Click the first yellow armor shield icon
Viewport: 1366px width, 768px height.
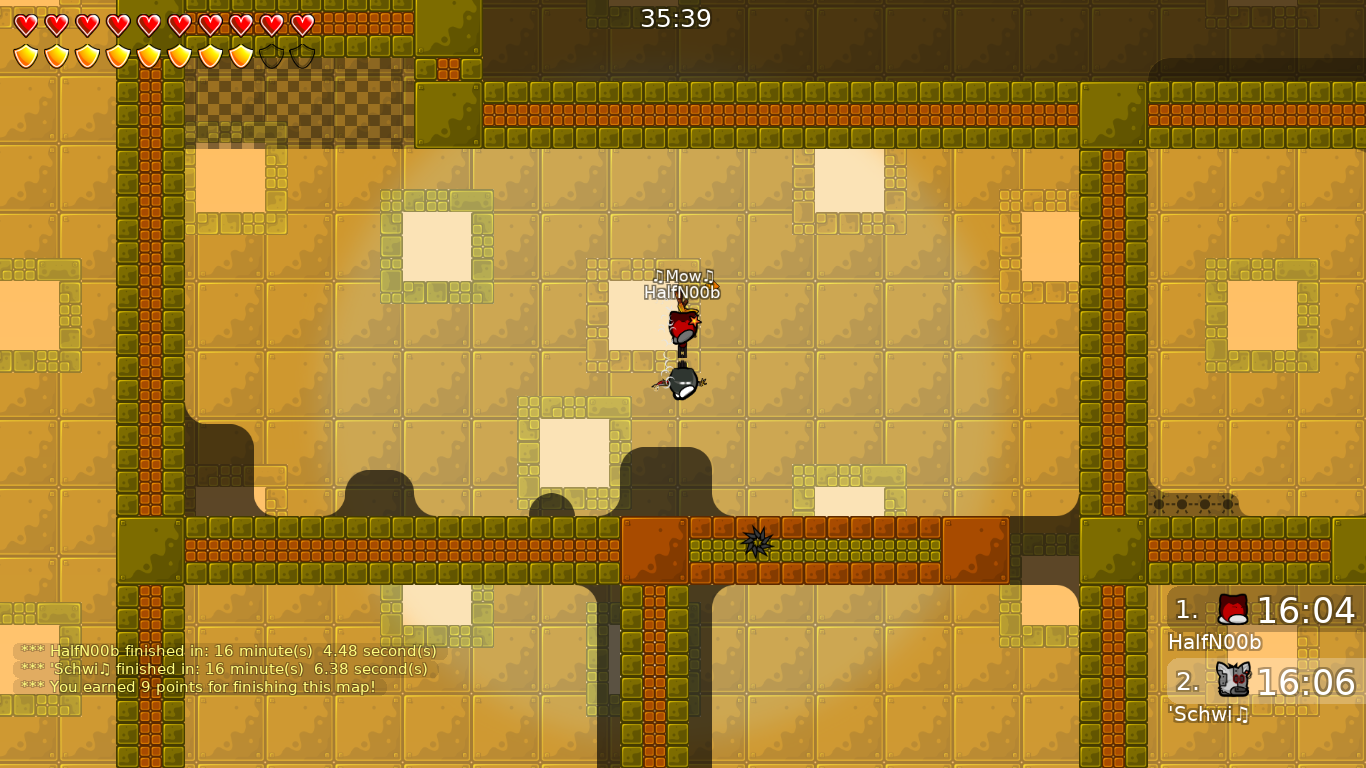coord(25,55)
